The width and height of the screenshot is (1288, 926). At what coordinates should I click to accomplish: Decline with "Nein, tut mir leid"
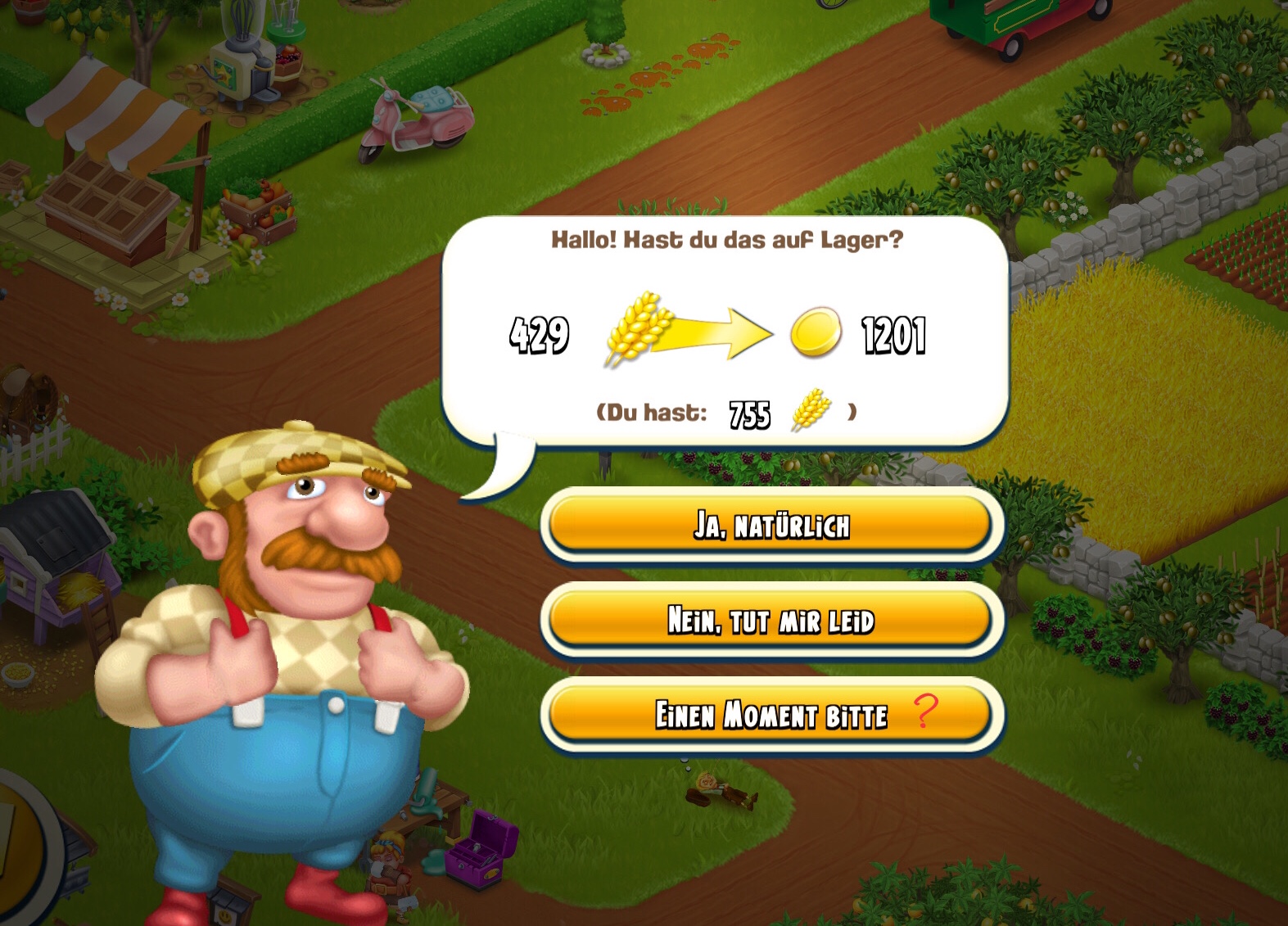pos(771,620)
